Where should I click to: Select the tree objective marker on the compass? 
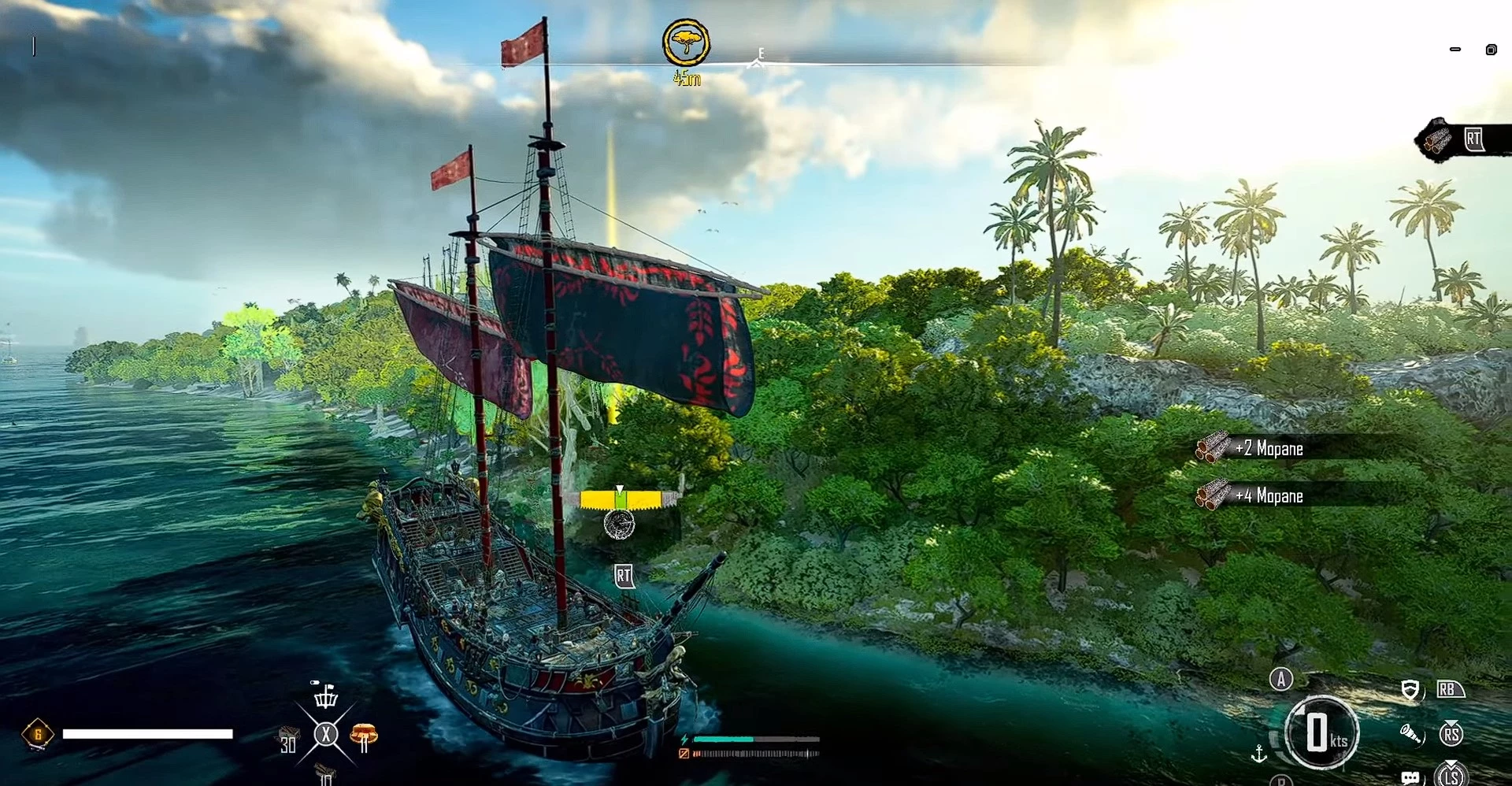click(x=686, y=43)
